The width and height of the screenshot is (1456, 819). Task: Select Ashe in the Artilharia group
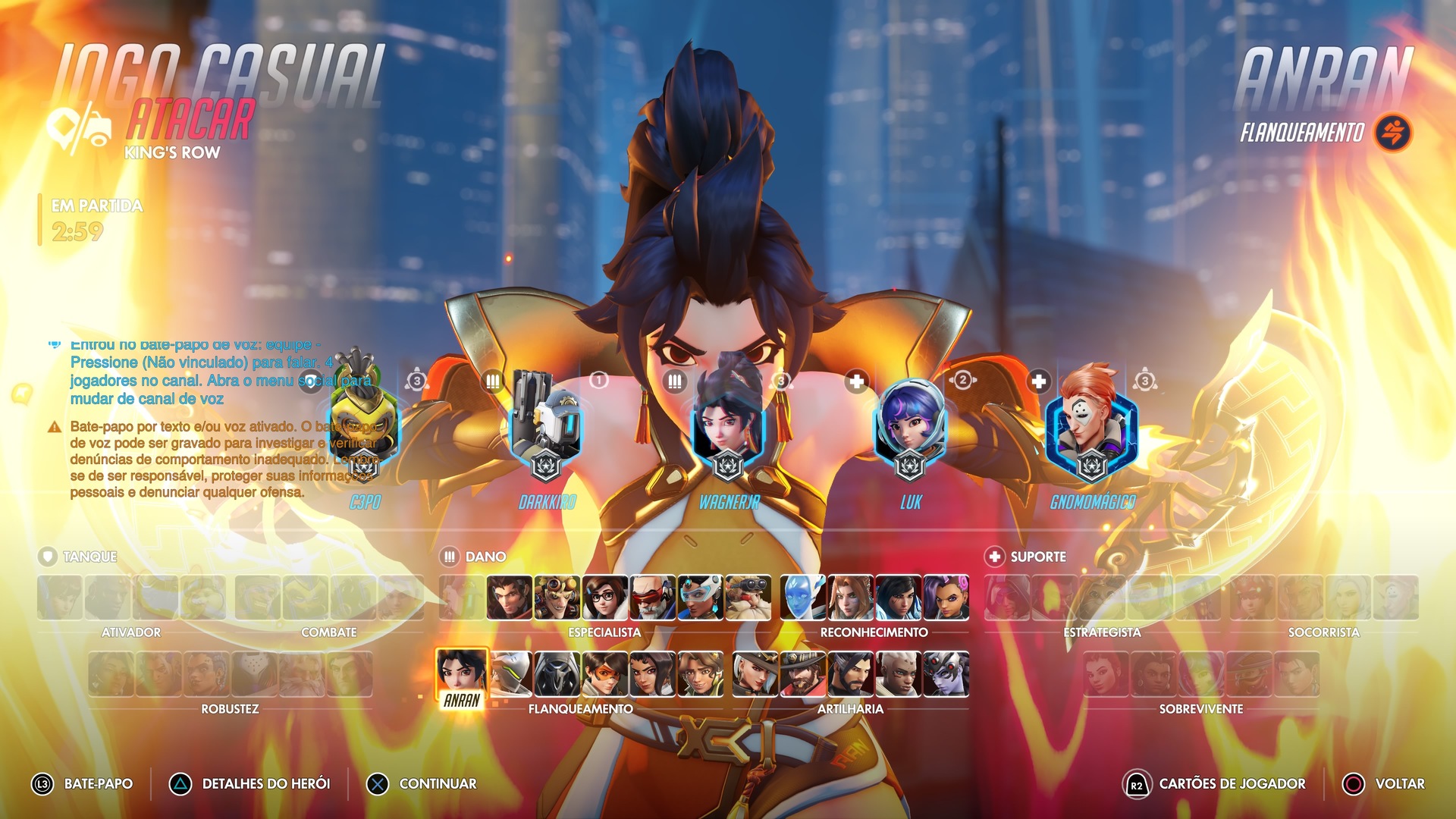[755, 673]
